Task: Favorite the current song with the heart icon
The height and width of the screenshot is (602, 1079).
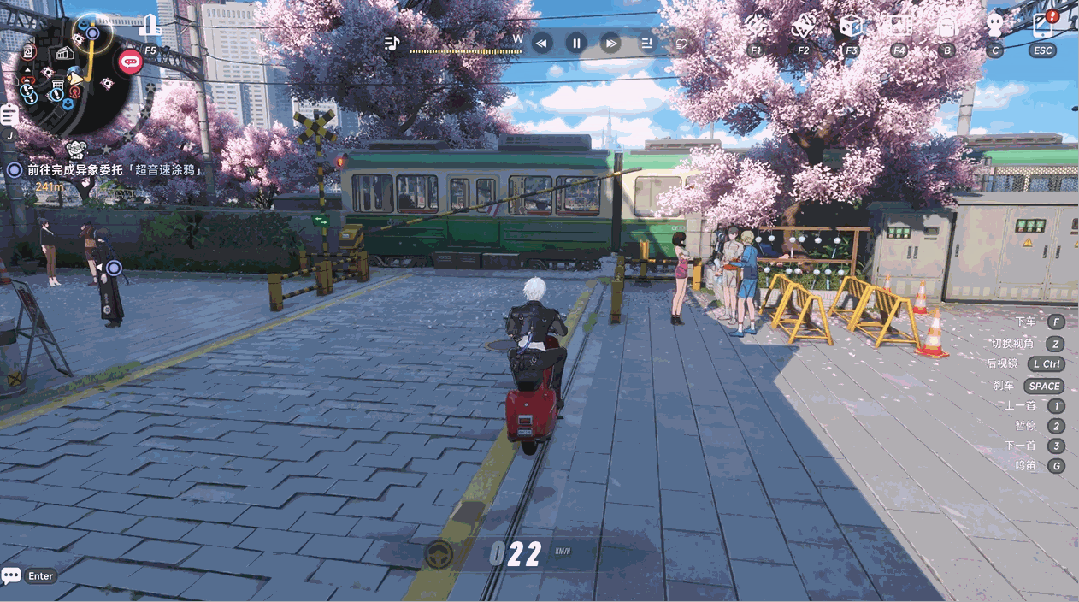Action: coord(680,43)
